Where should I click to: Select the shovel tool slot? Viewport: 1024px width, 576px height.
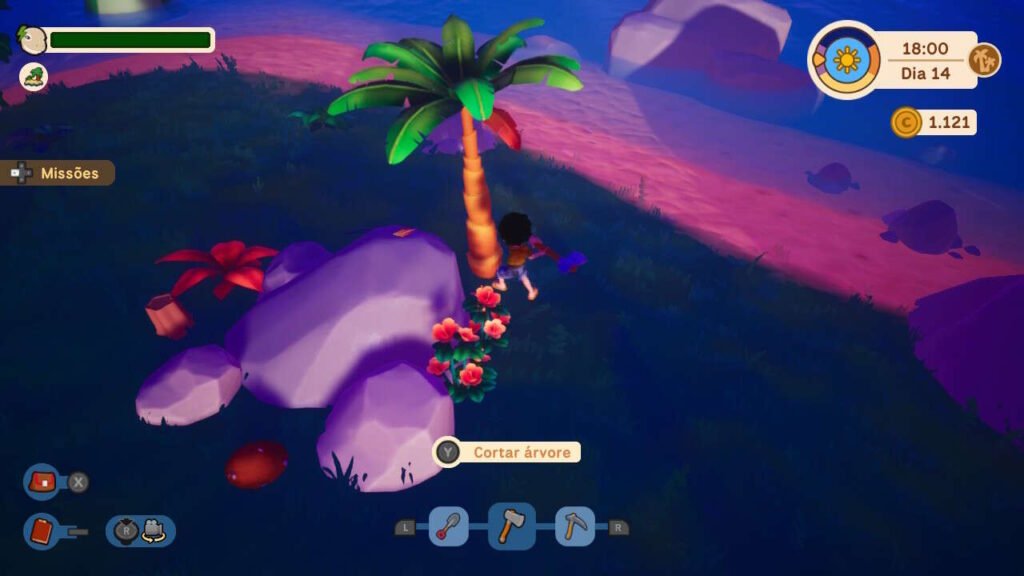pos(449,526)
